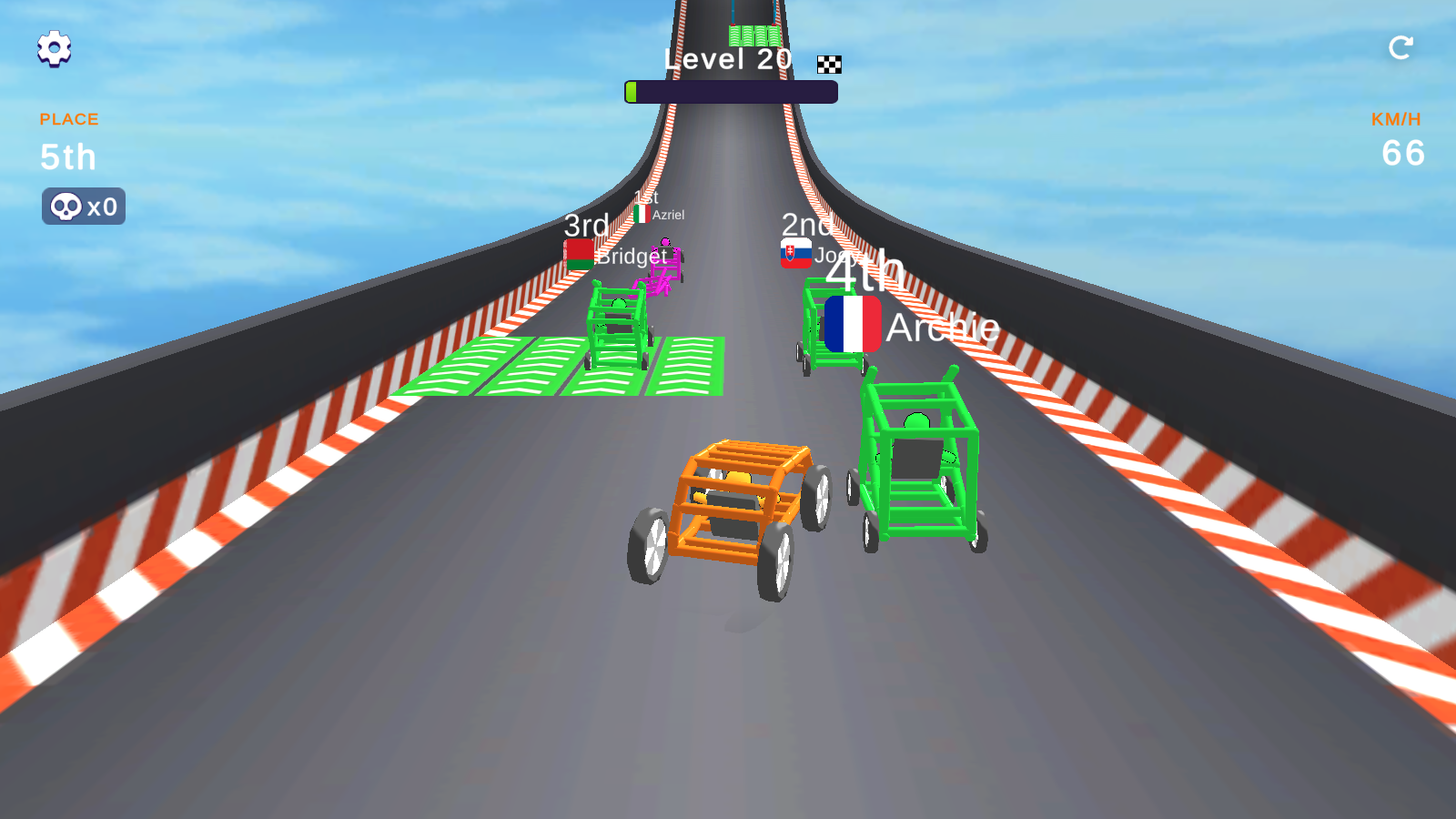Select the Slovakia flag next to Joey
Image resolution: width=1456 pixels, height=819 pixels.
pyautogui.click(x=795, y=252)
